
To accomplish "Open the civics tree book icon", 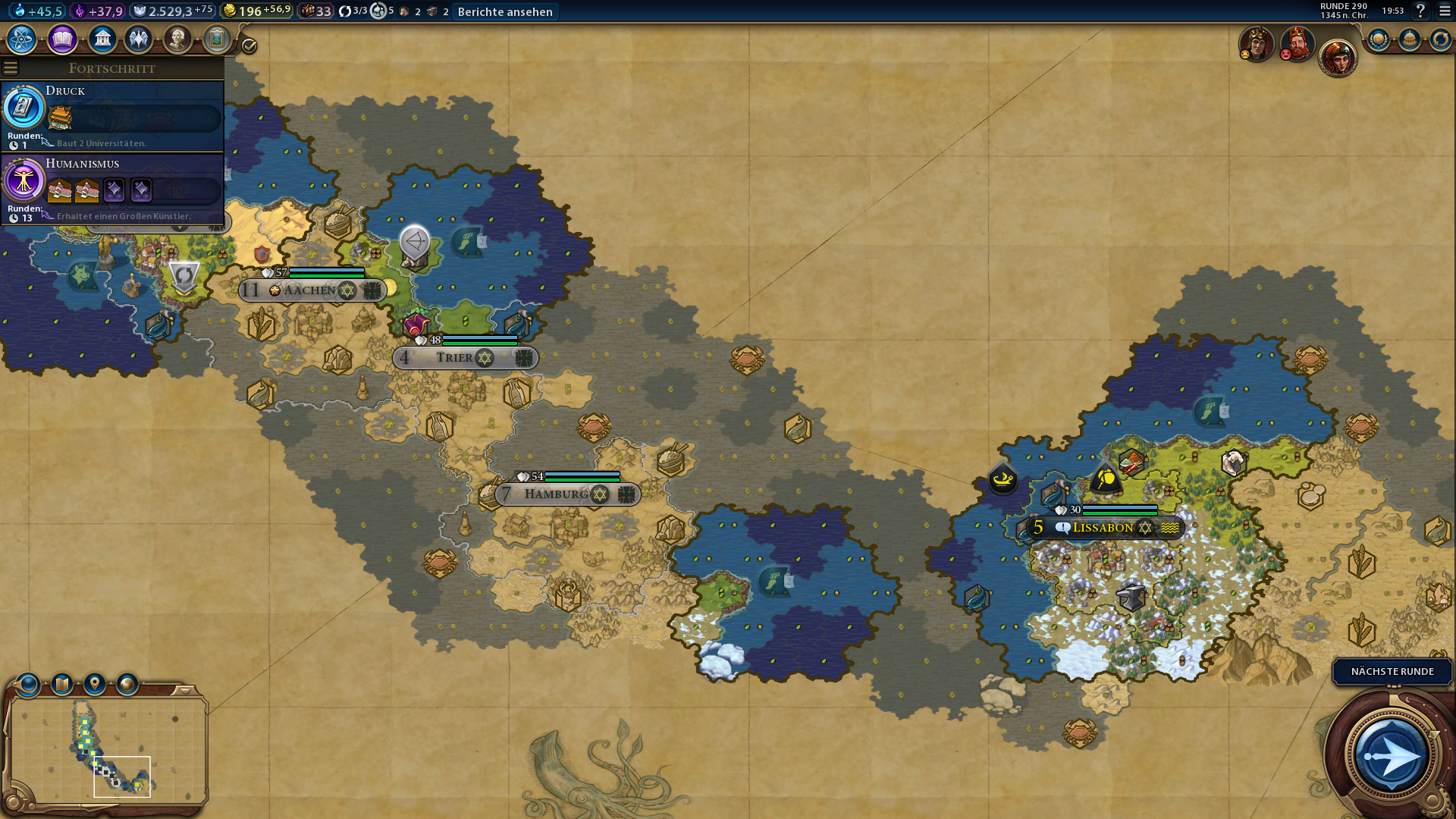I will [62, 39].
